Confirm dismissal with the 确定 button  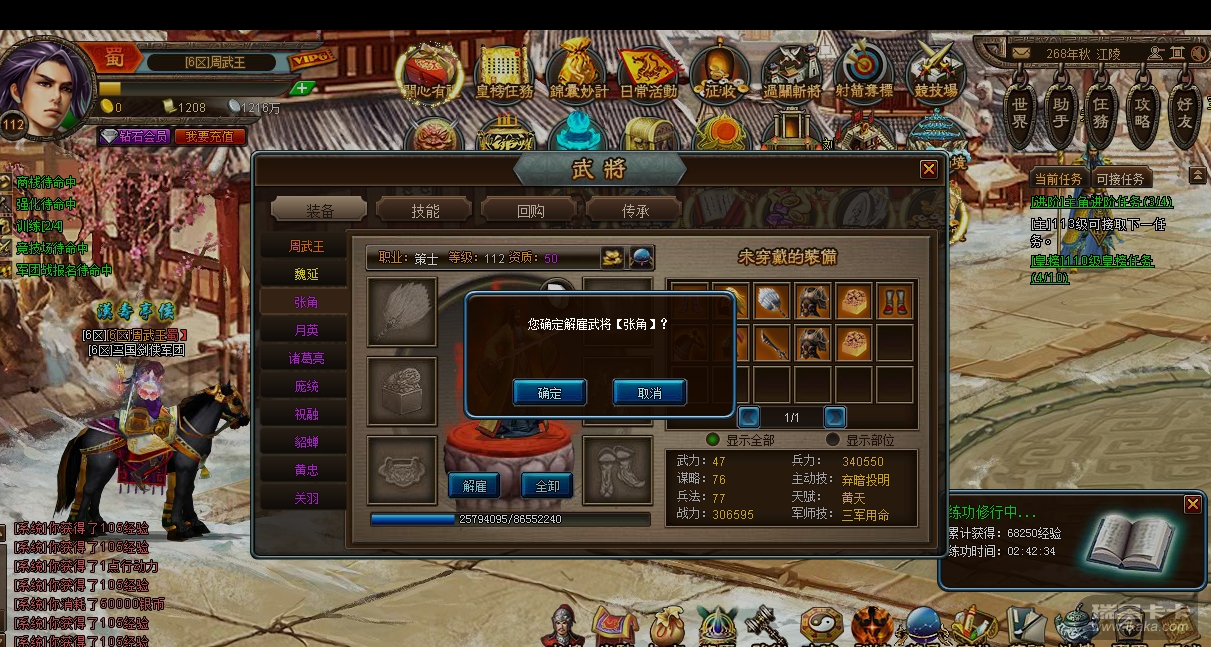click(x=549, y=393)
